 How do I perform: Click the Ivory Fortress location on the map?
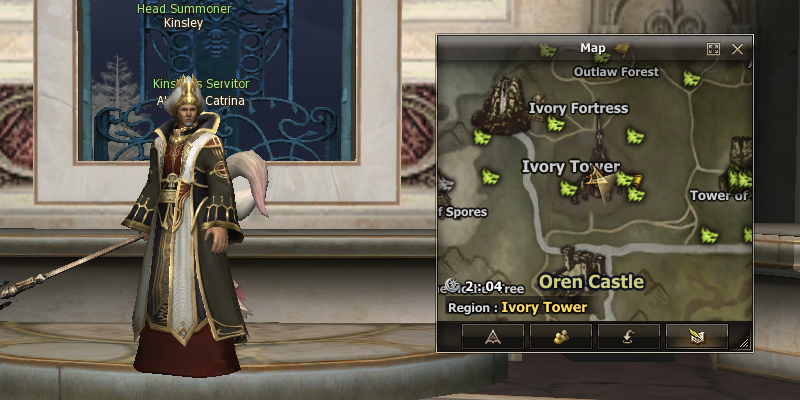tap(578, 108)
